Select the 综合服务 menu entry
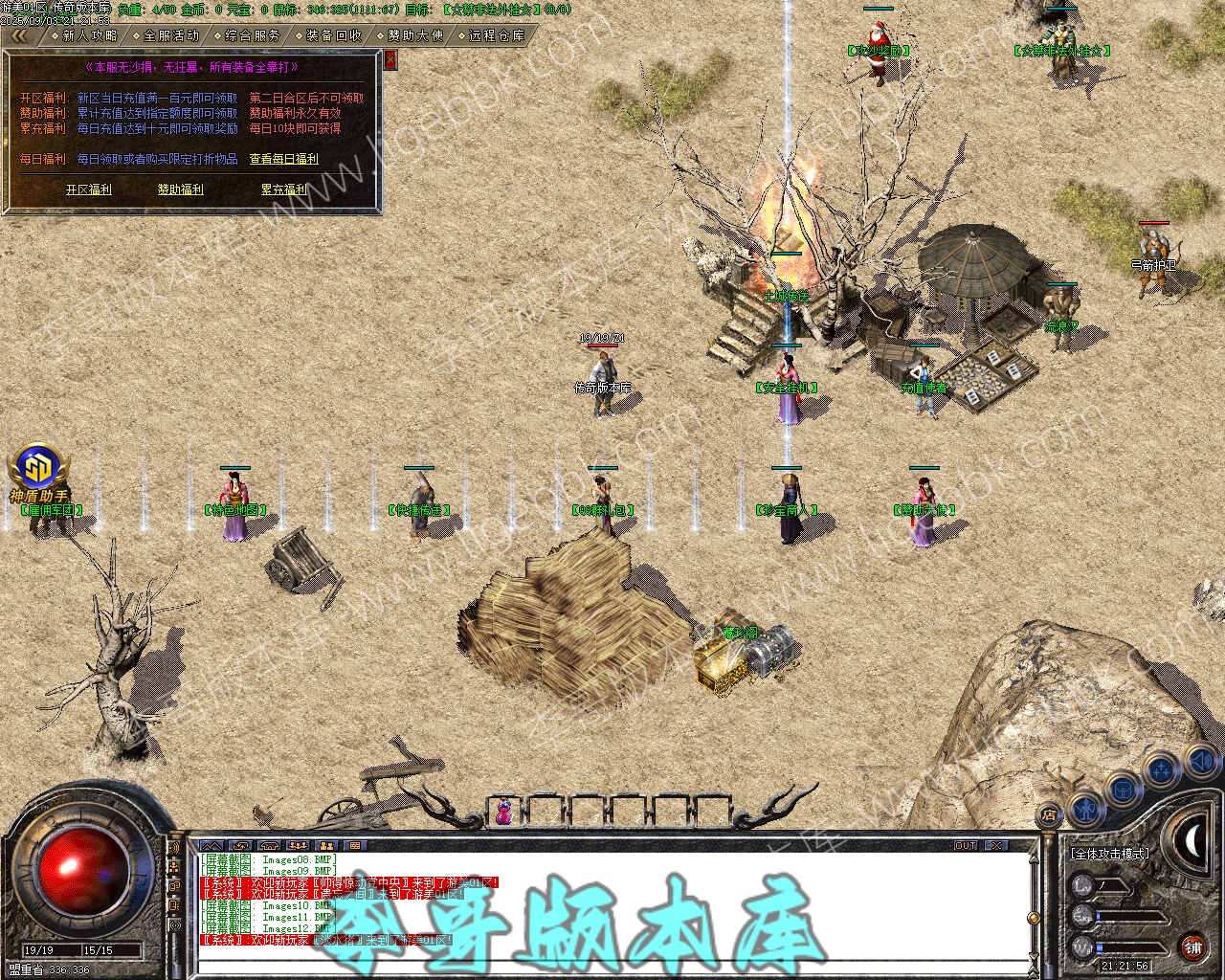1225x980 pixels. (253, 35)
